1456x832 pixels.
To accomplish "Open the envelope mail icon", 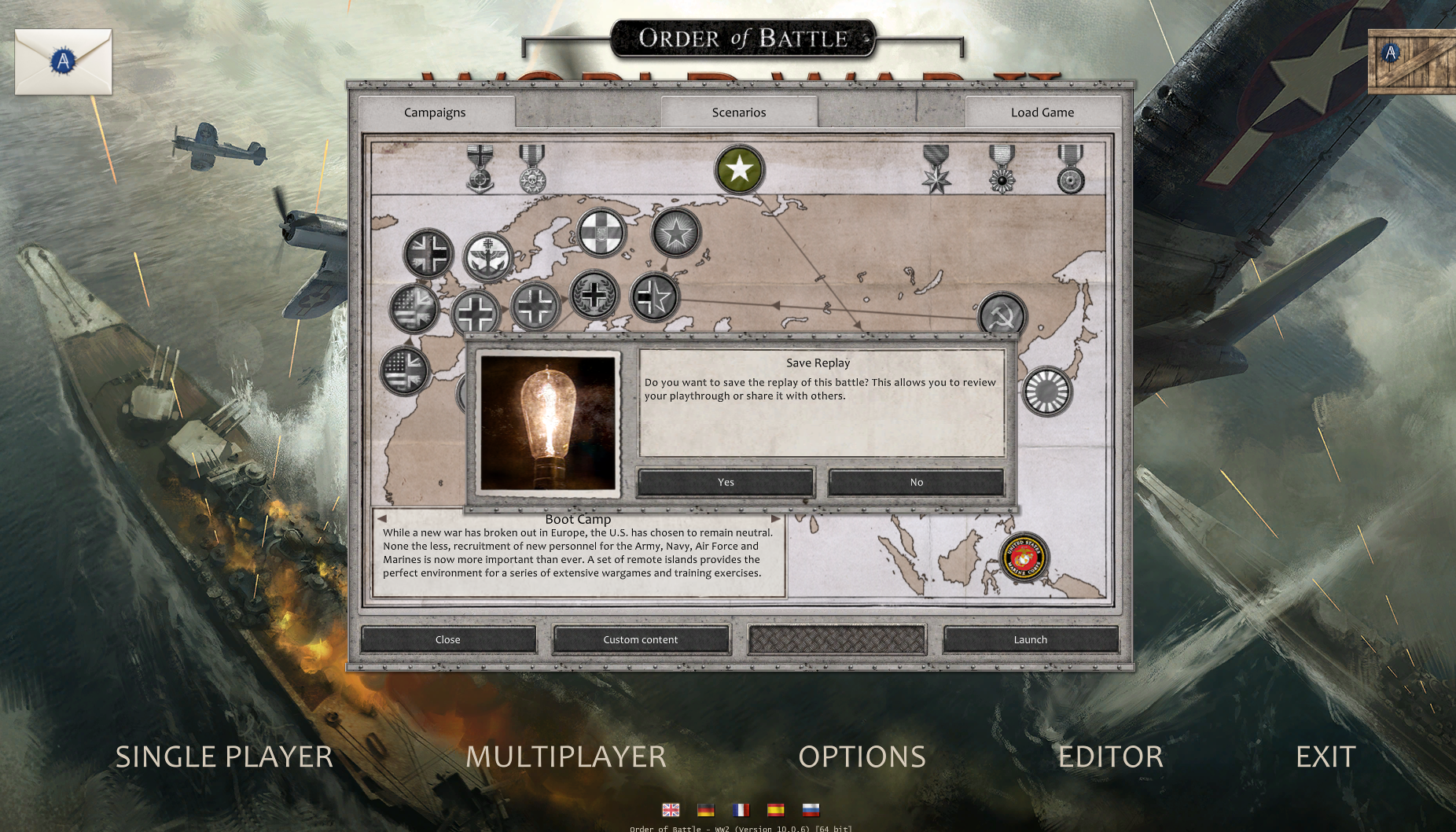I will pyautogui.click(x=63, y=61).
